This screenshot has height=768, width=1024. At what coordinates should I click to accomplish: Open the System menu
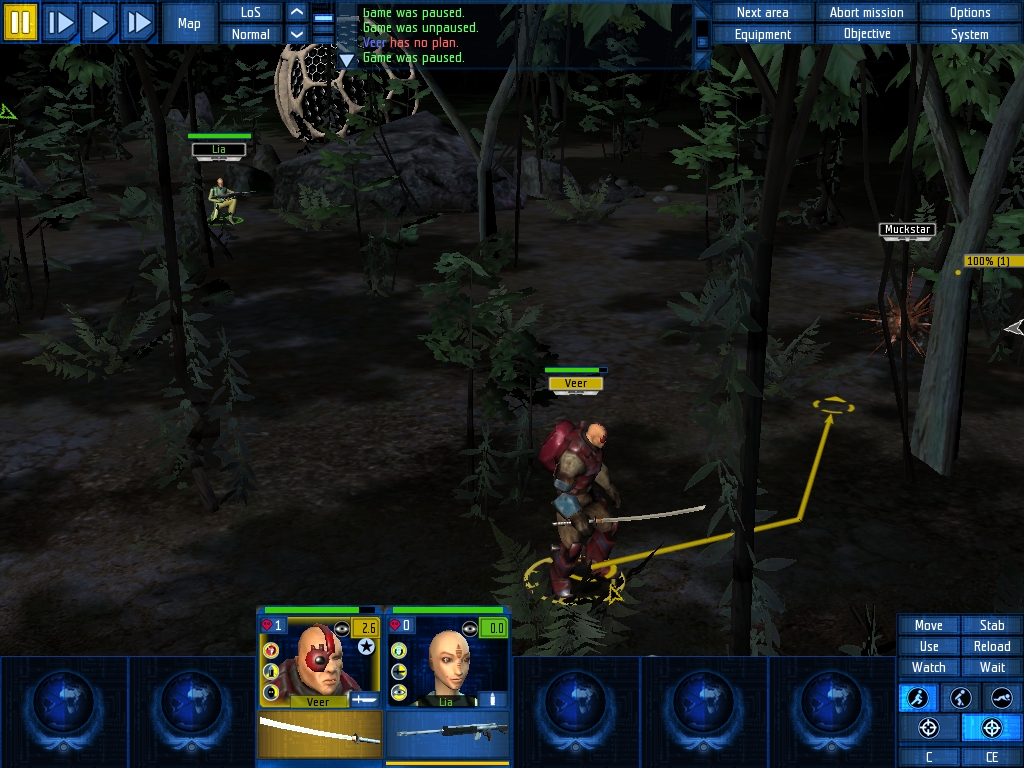pyautogui.click(x=969, y=34)
